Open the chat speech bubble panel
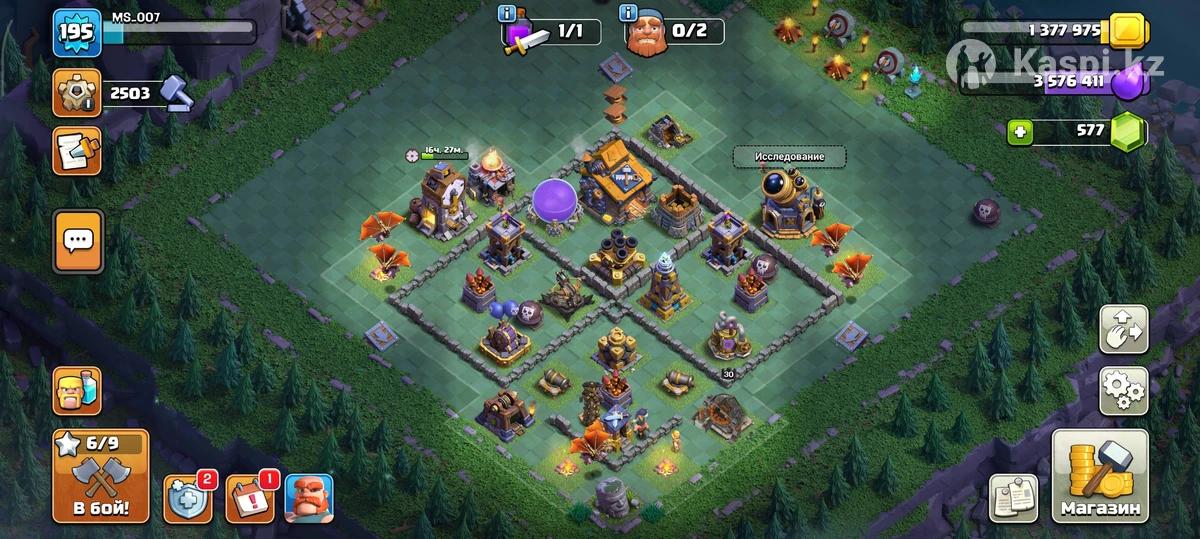Viewport: 1200px width, 539px height. pos(78,241)
